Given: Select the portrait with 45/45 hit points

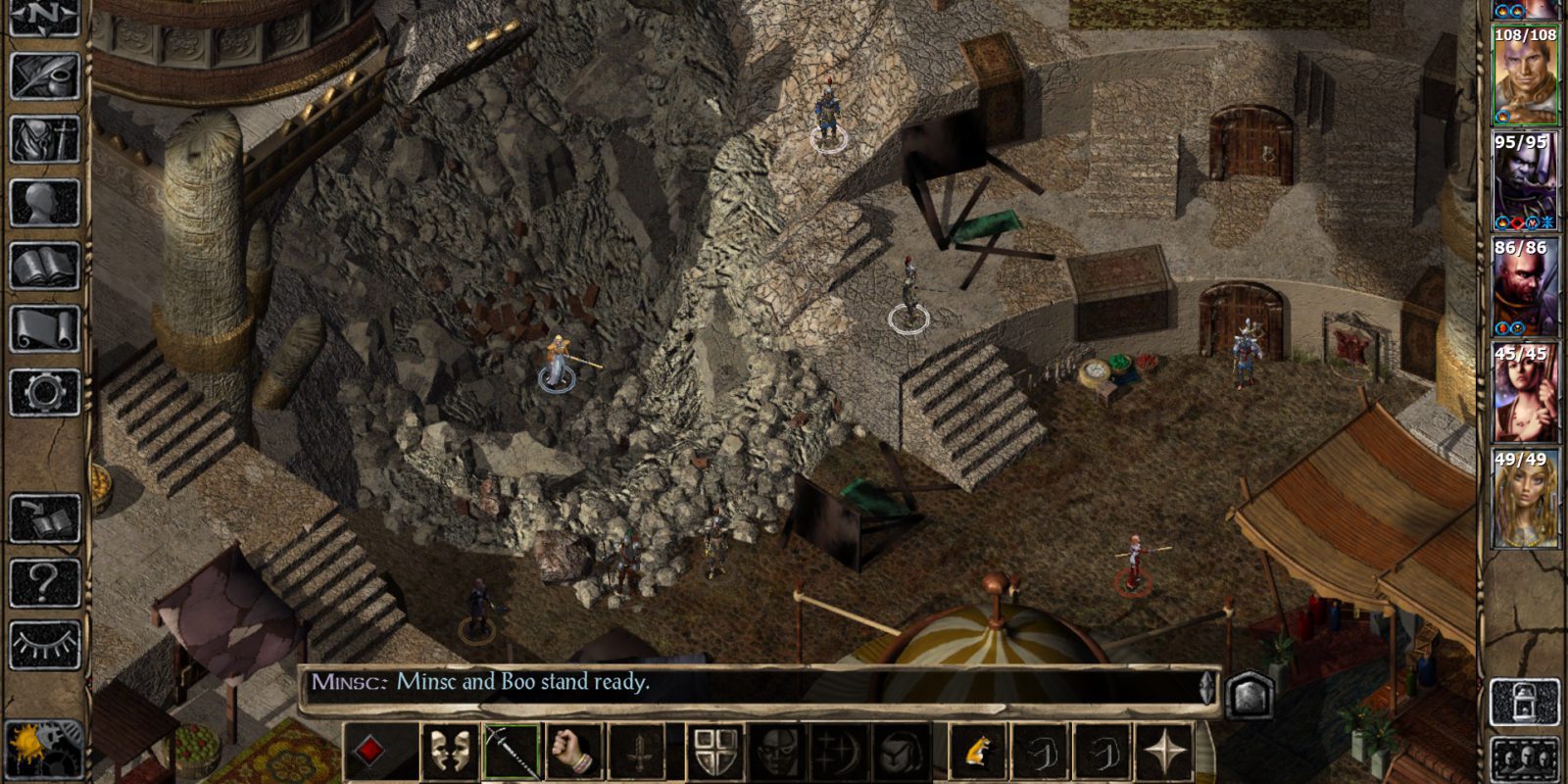Looking at the screenshot, I should (x=1525, y=394).
